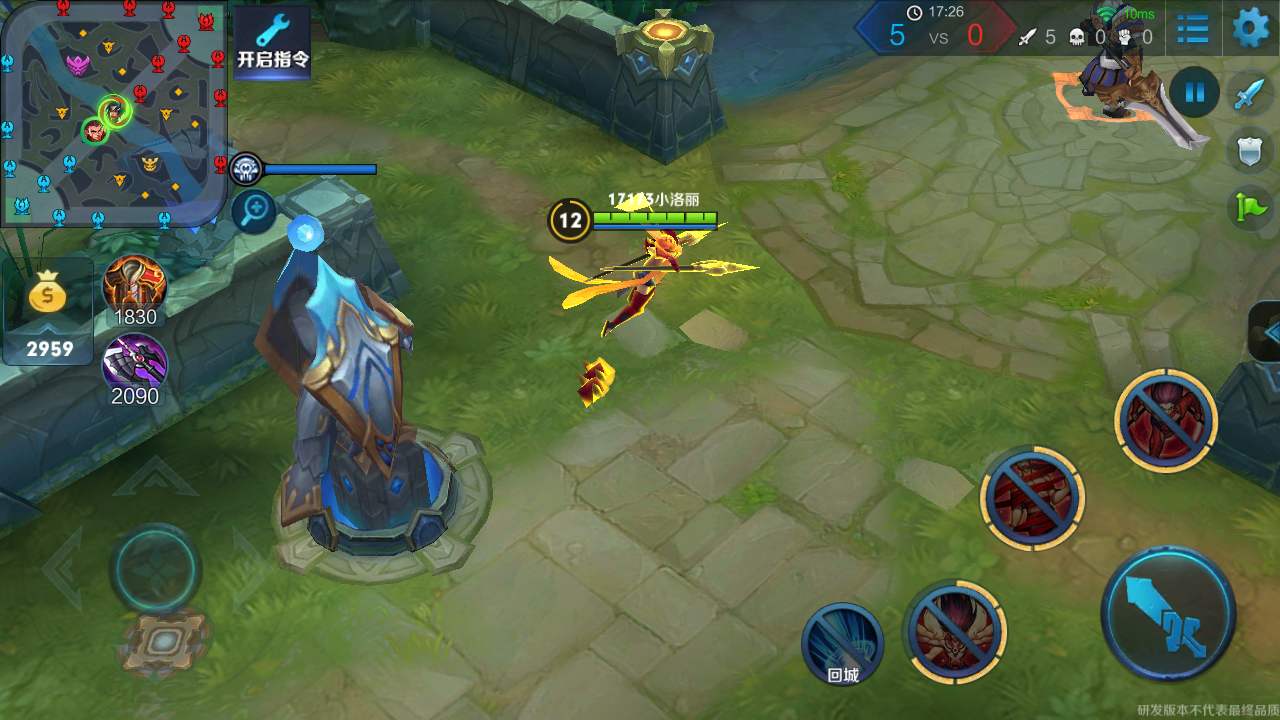Activate the equipment skill below the joystick
1280x720 pixels.
click(x=166, y=641)
